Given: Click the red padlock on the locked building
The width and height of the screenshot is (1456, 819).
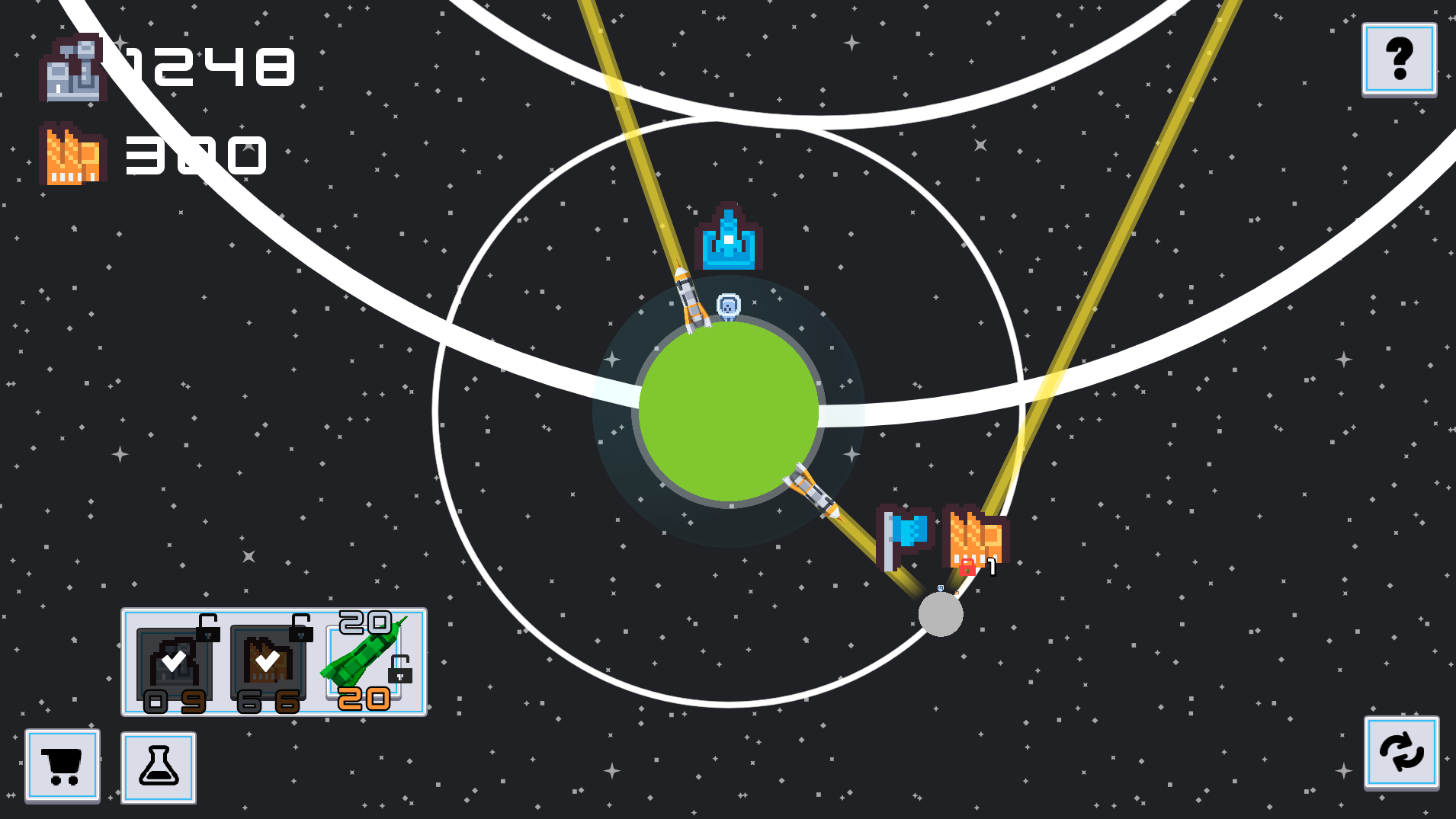Looking at the screenshot, I should 967,567.
